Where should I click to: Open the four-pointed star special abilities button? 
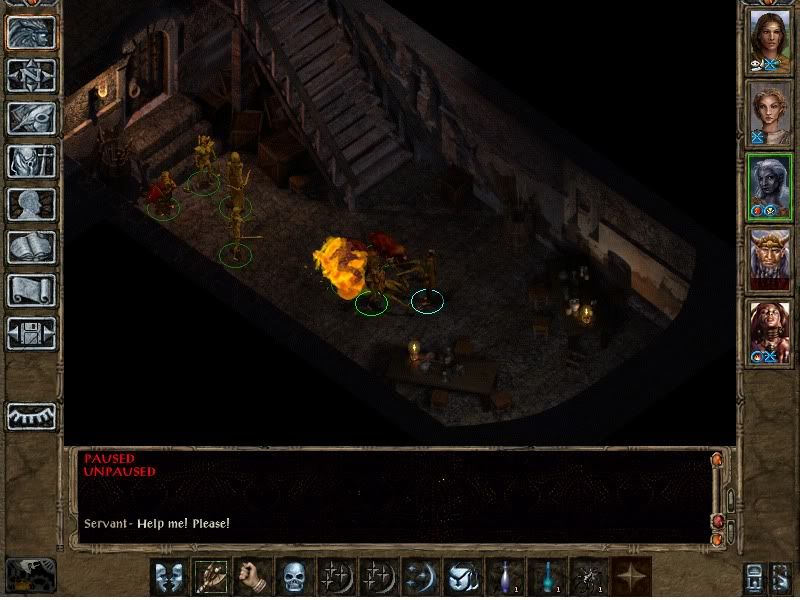pyautogui.click(x=631, y=577)
